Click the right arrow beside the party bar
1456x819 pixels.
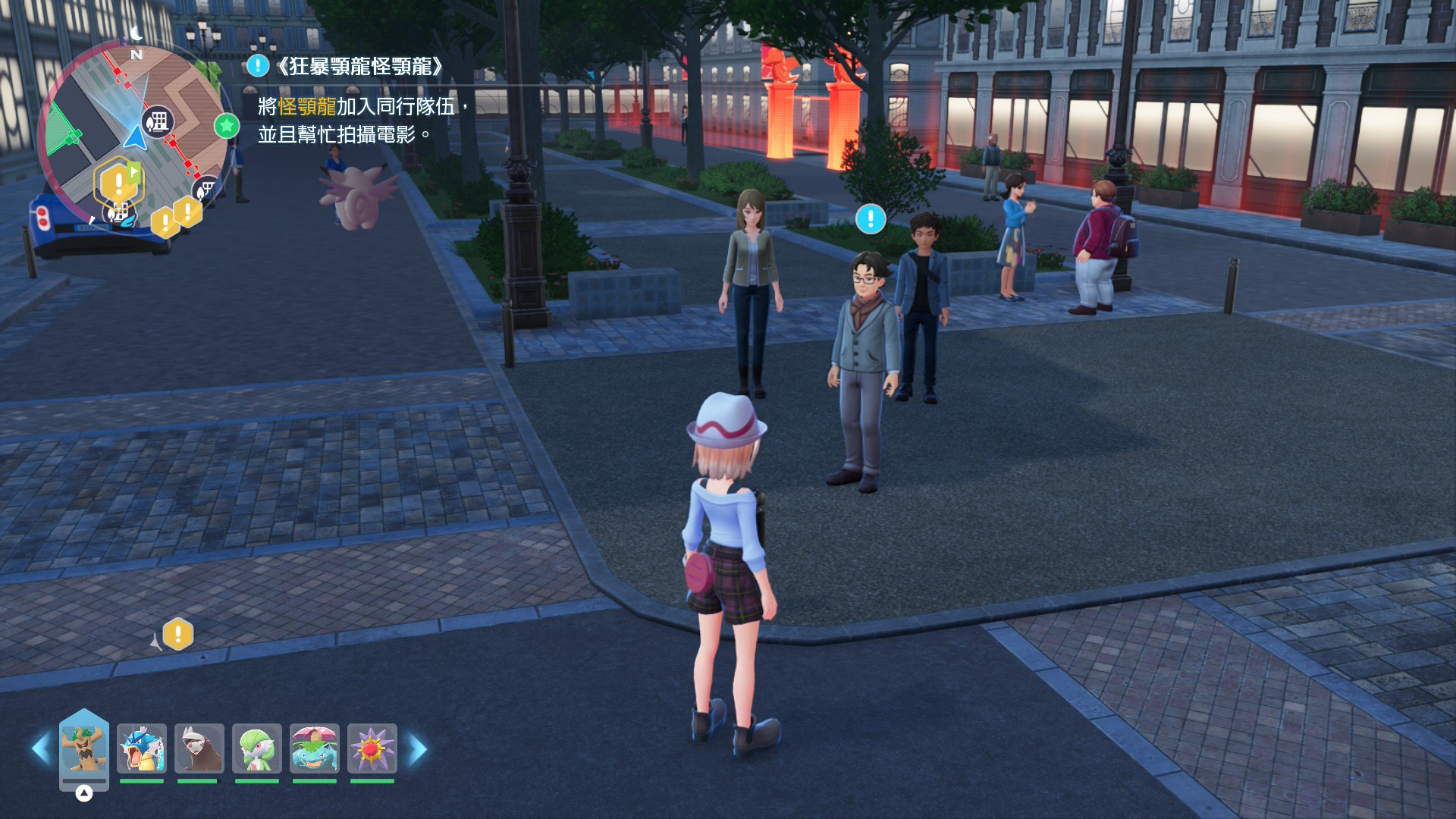418,749
